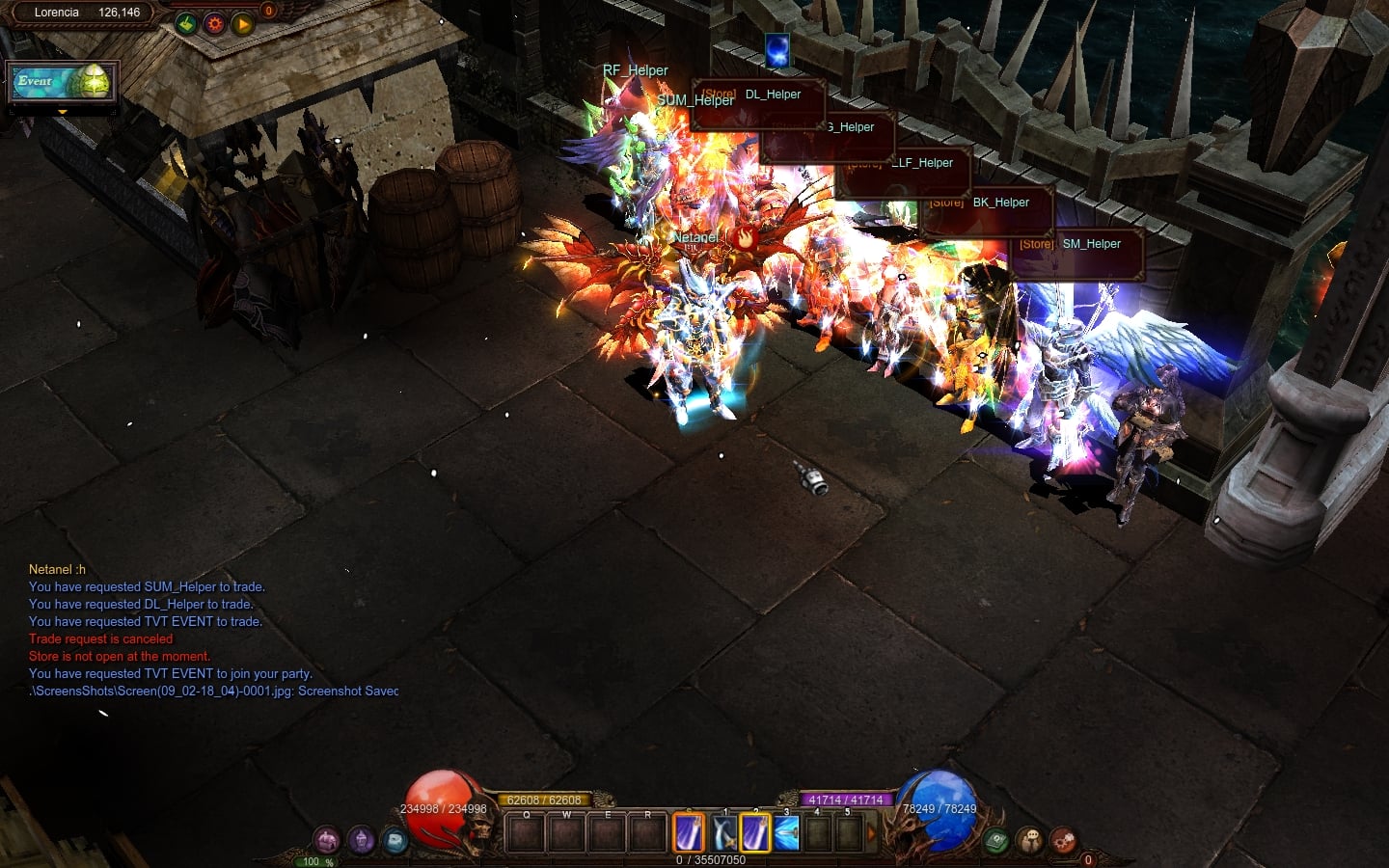Expand the yellow arrow under the Event banner
Screen dimensions: 1389x868
(63, 112)
